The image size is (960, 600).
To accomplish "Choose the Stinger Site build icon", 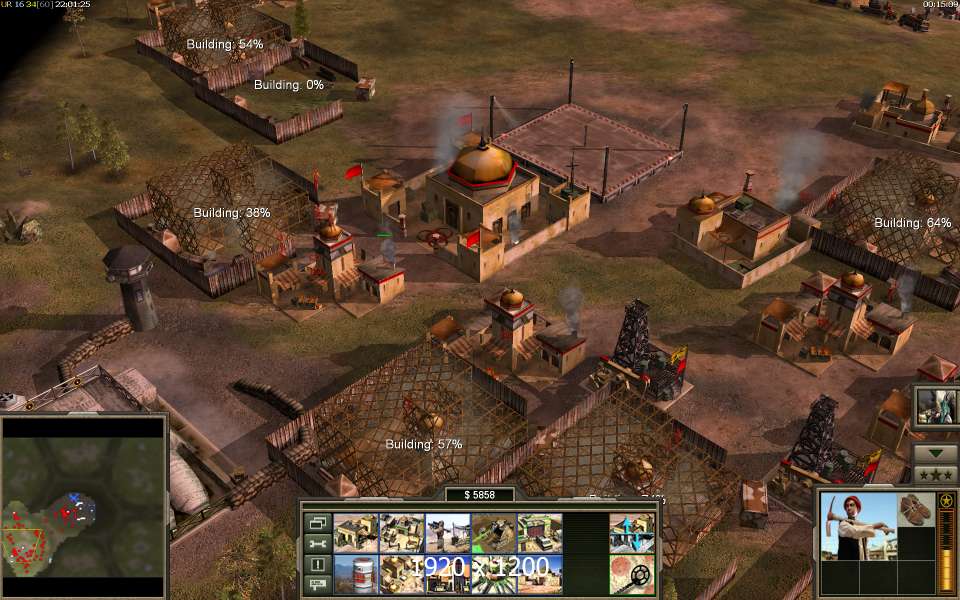I will pos(447,533).
